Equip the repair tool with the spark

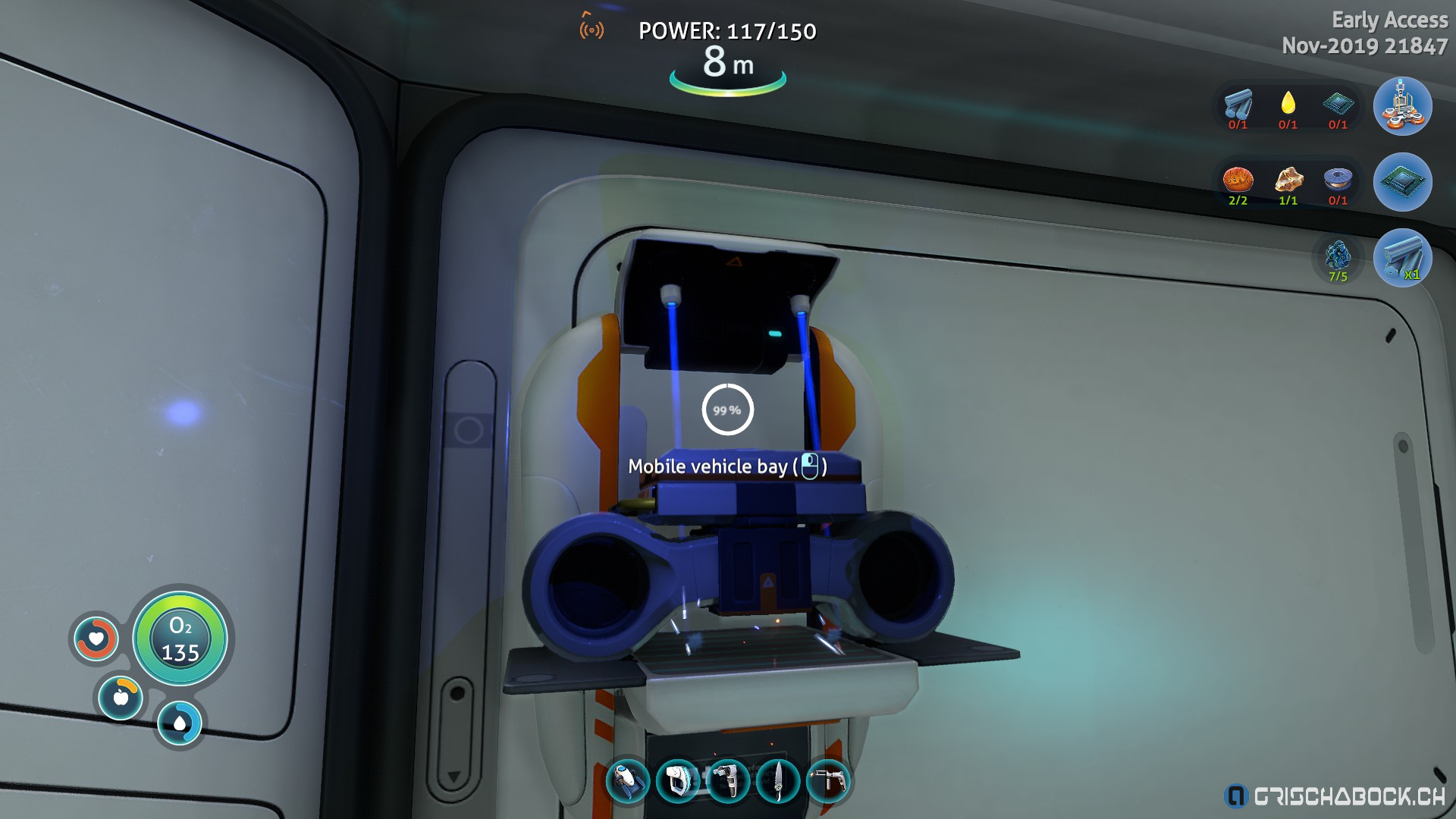[x=828, y=781]
